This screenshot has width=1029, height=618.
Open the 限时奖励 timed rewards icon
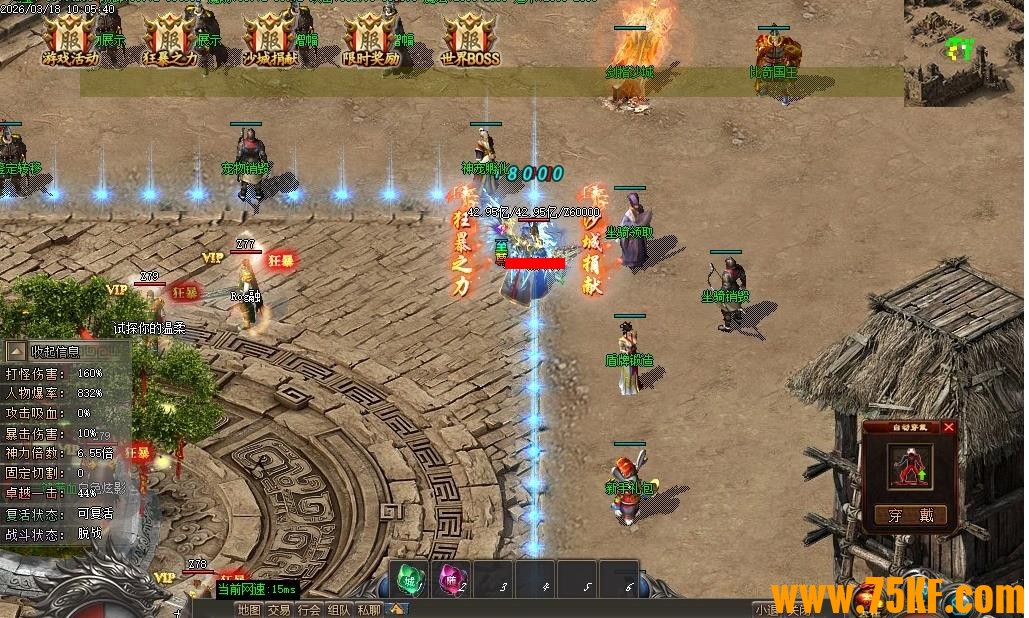point(370,38)
